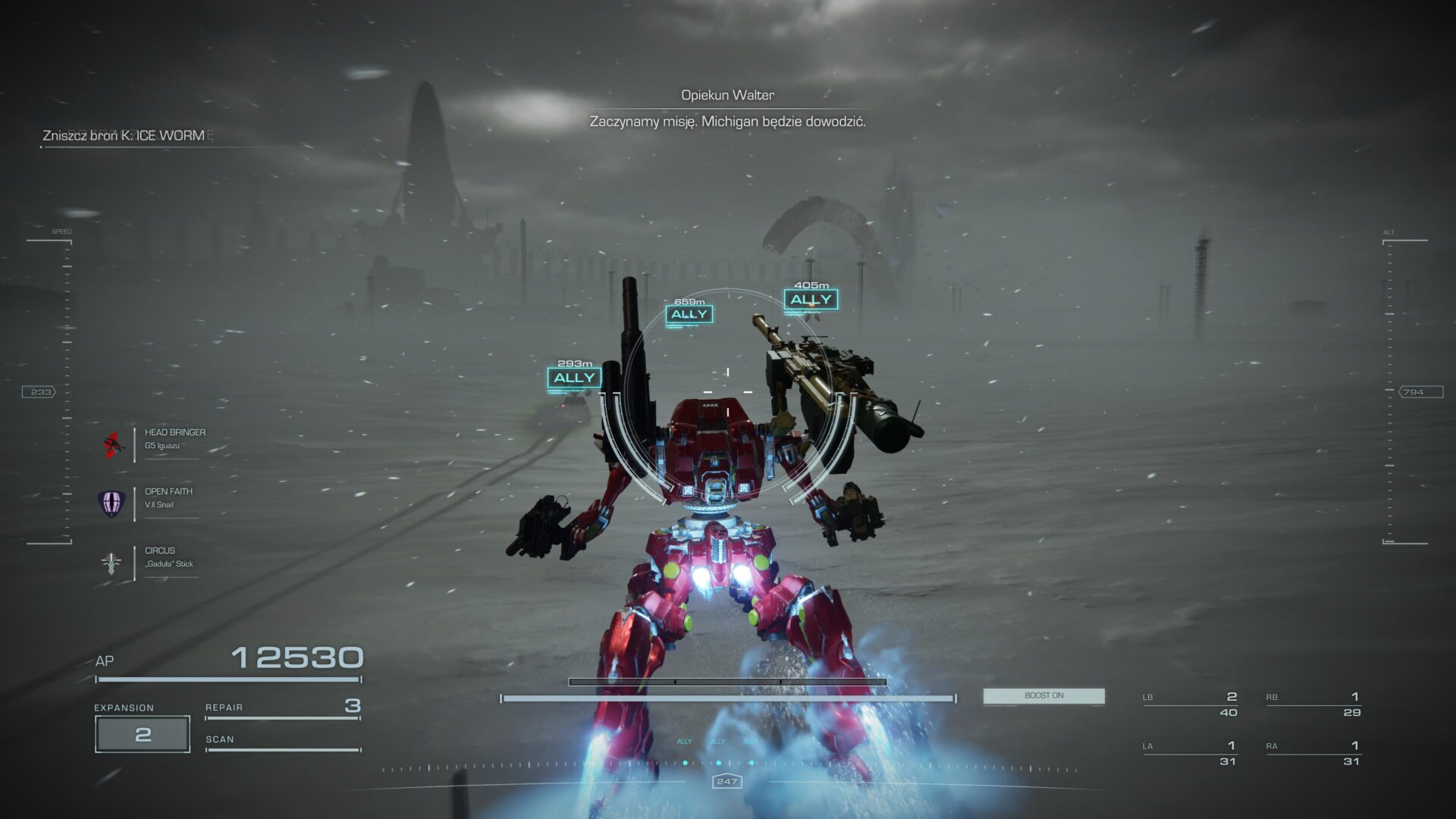1456x819 pixels.
Task: Select OPEN FAITH ally entry
Action: pos(168,497)
